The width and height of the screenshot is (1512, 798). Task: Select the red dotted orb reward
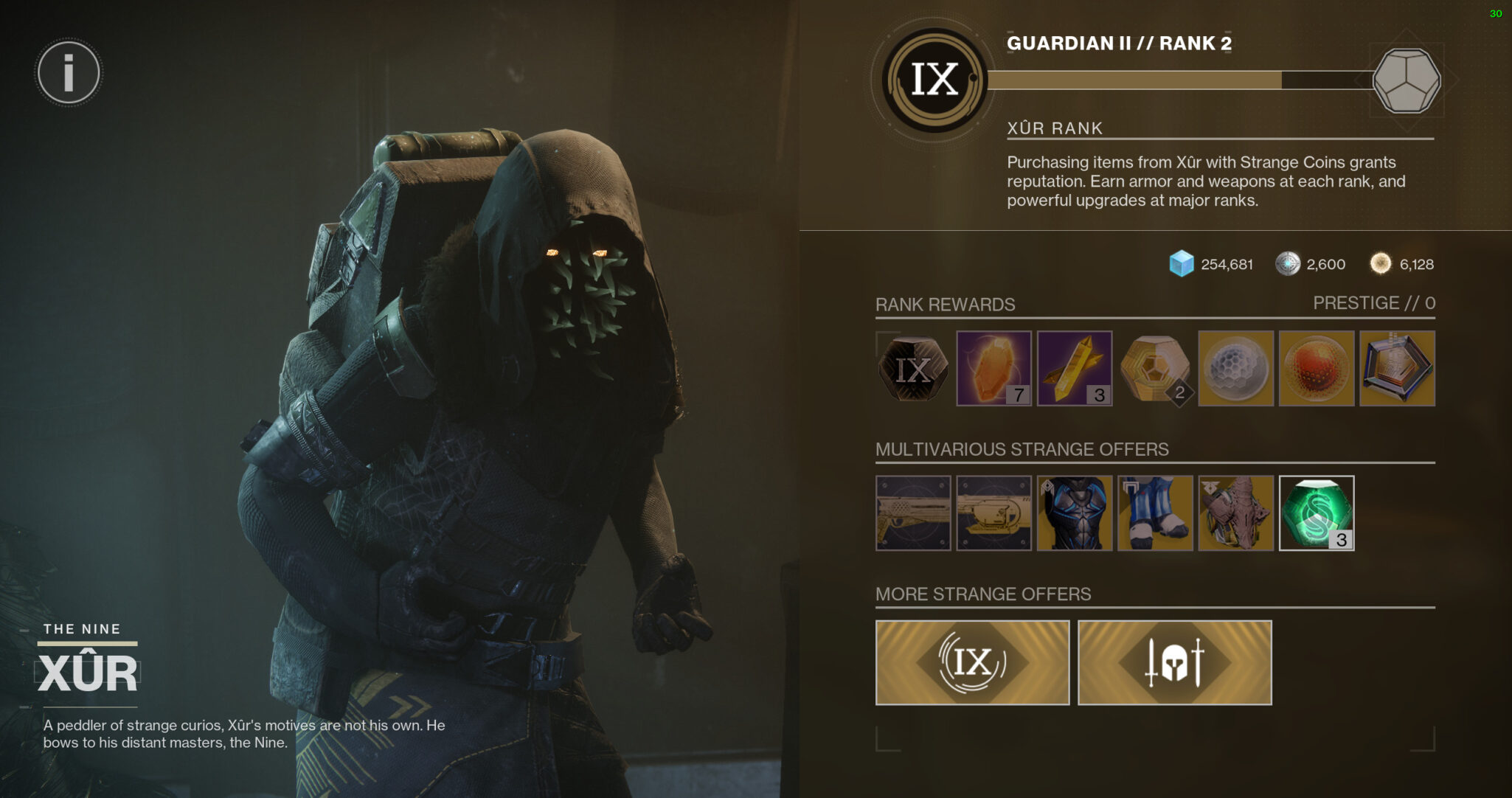[1317, 369]
